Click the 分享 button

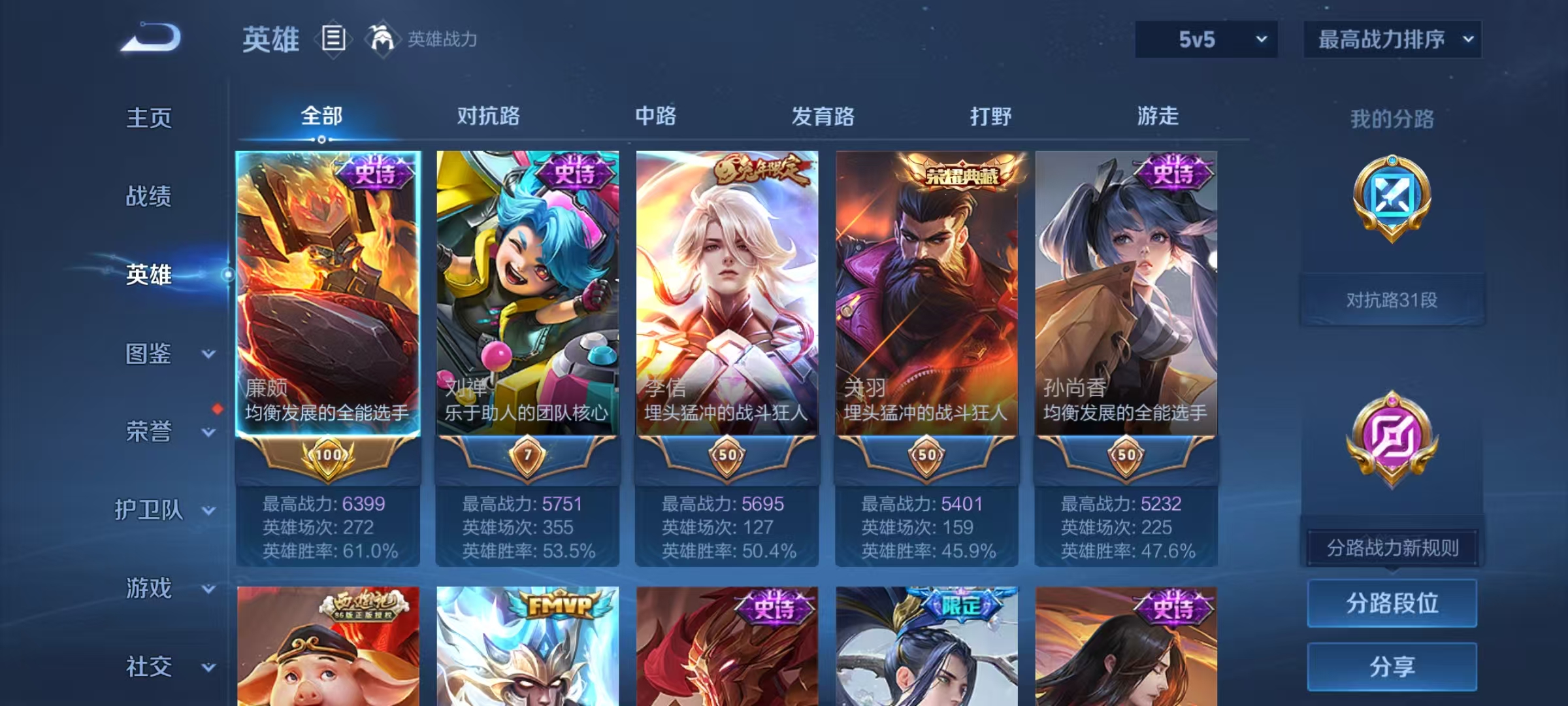tap(1392, 667)
